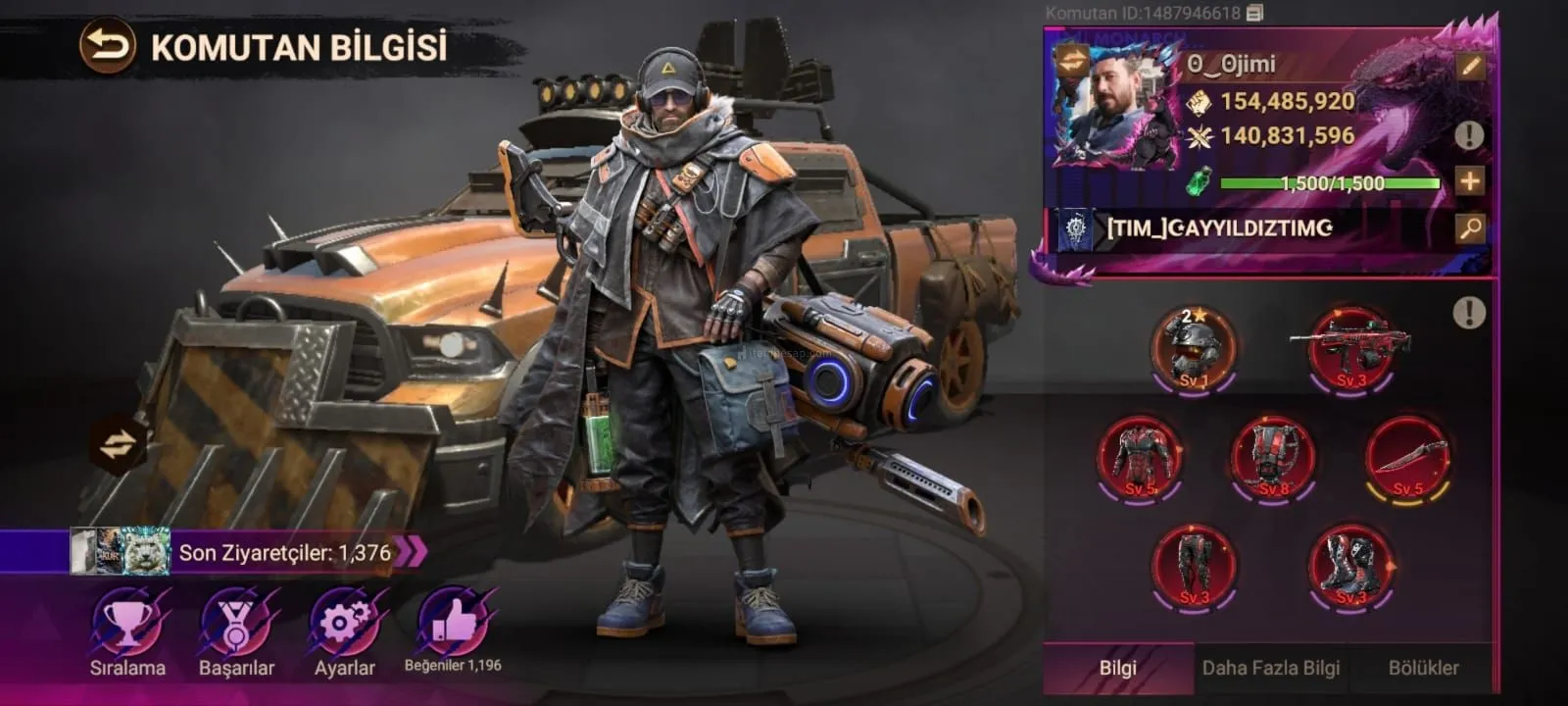The width and height of the screenshot is (1568, 706).
Task: Copy the Komutan ID
Action: click(1255, 13)
